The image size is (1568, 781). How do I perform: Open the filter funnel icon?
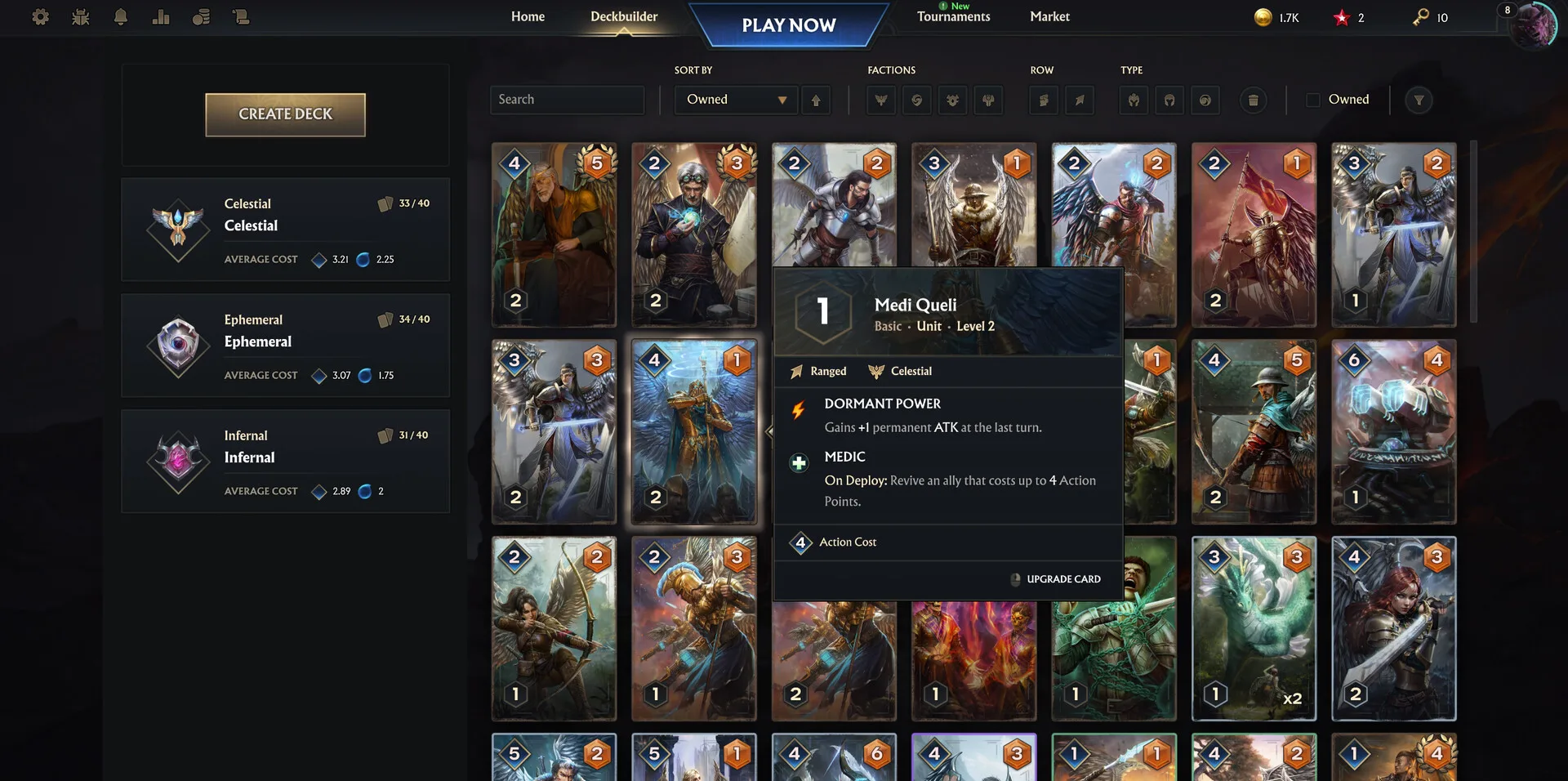[1419, 100]
